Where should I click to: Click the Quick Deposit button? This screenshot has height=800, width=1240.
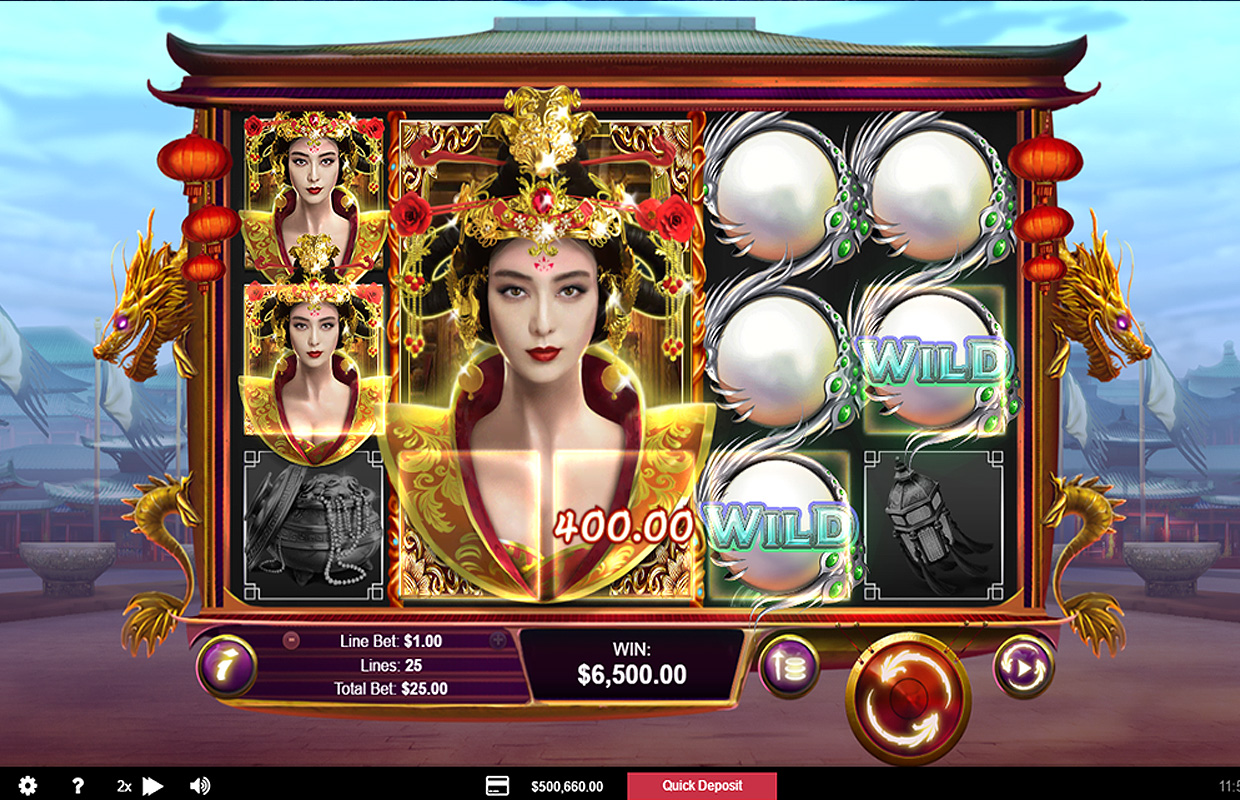701,786
